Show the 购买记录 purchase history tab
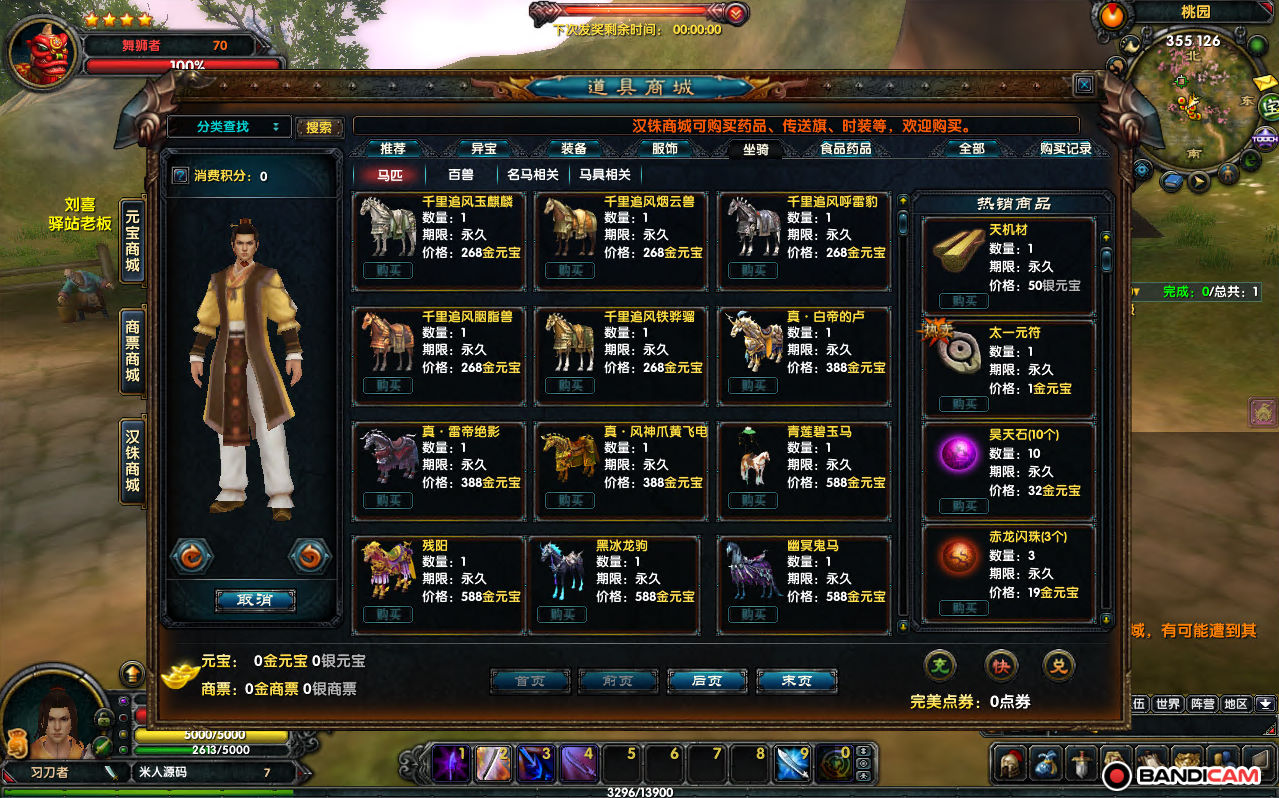The image size is (1279, 798). pos(1065,149)
